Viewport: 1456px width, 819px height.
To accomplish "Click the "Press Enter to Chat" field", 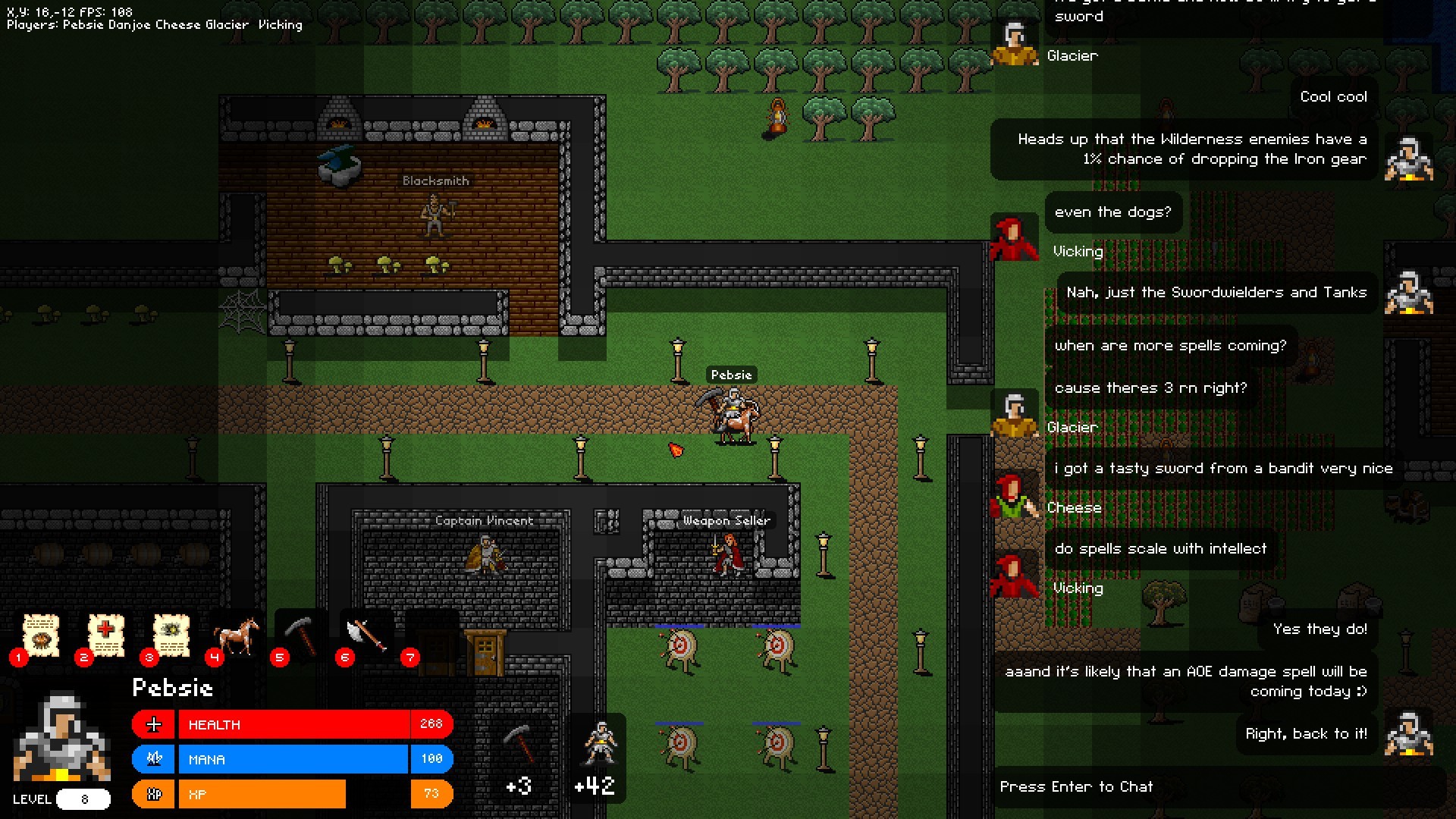I will (x=1077, y=786).
